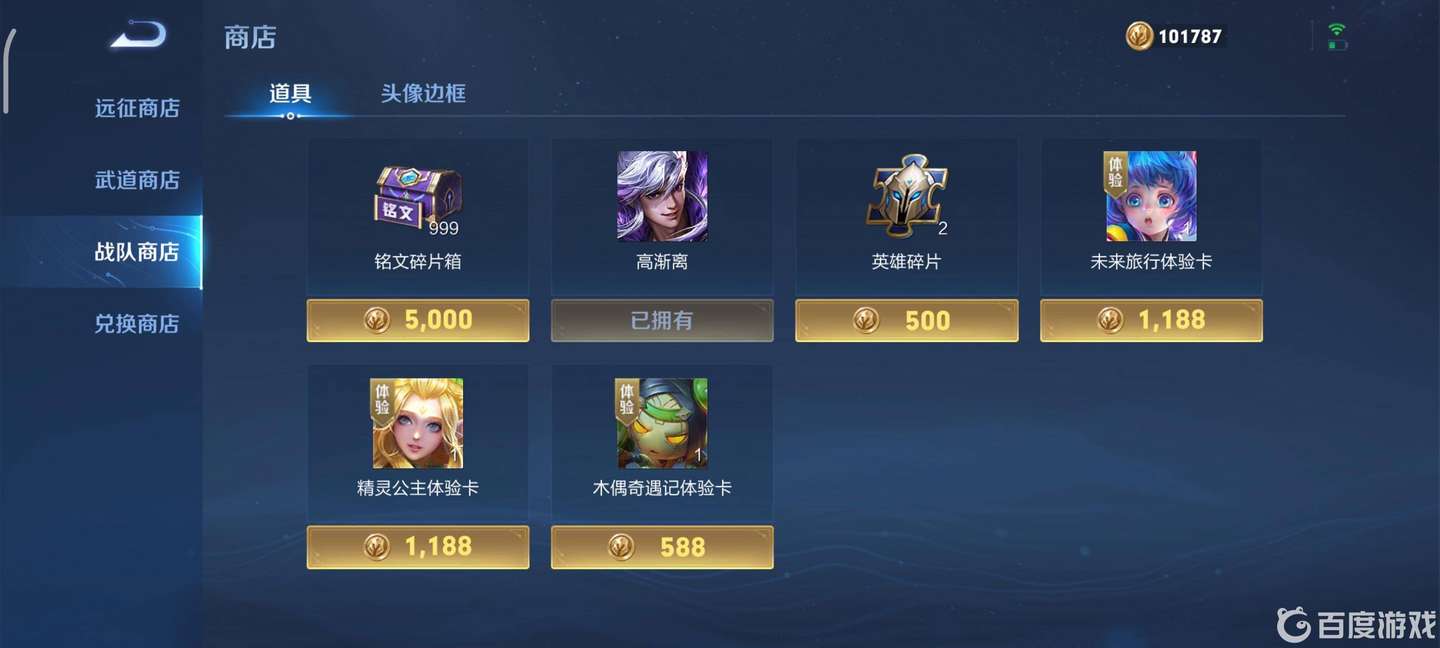Click the 已拥有 button under 高渐离

coord(662,320)
